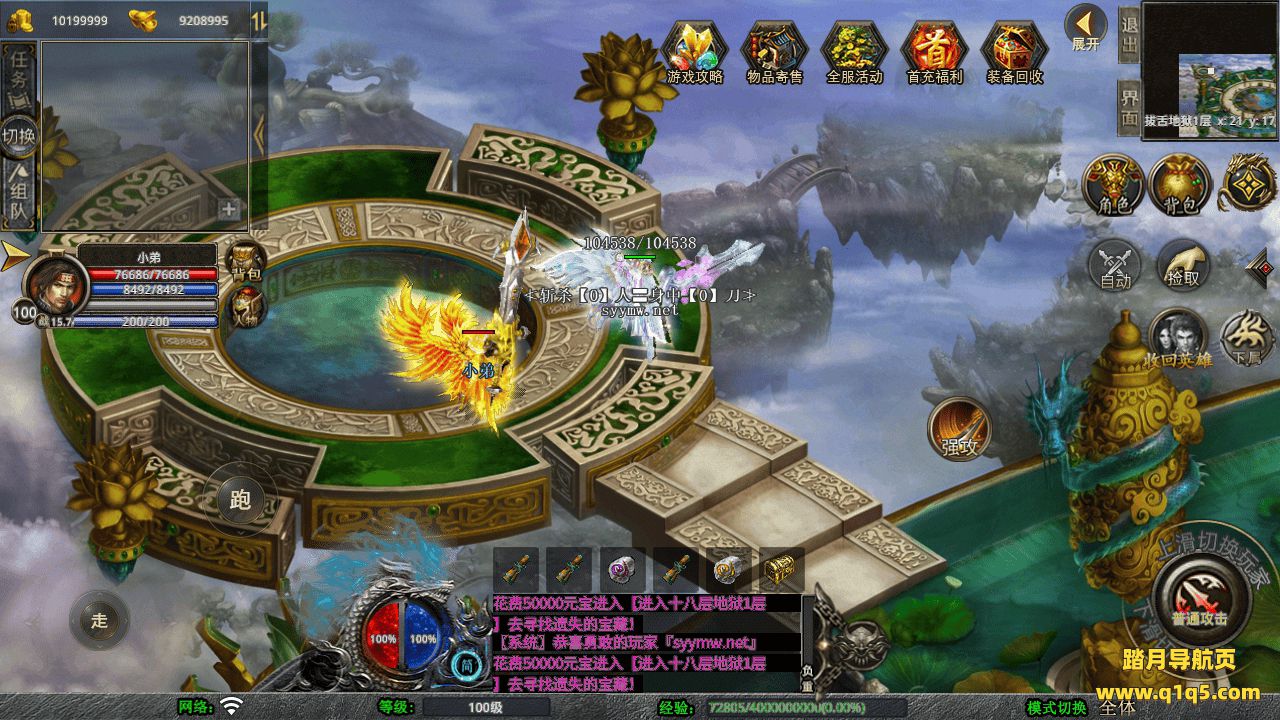Select the golden treasure chest hotbar slot
The width and height of the screenshot is (1280, 720).
click(x=781, y=570)
